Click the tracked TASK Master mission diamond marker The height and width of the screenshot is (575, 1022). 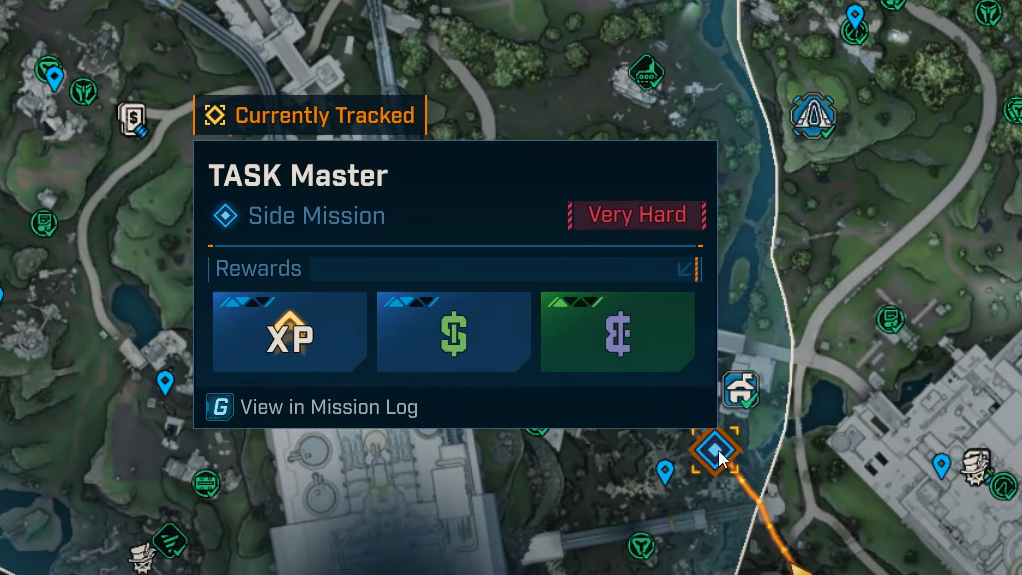coord(713,451)
